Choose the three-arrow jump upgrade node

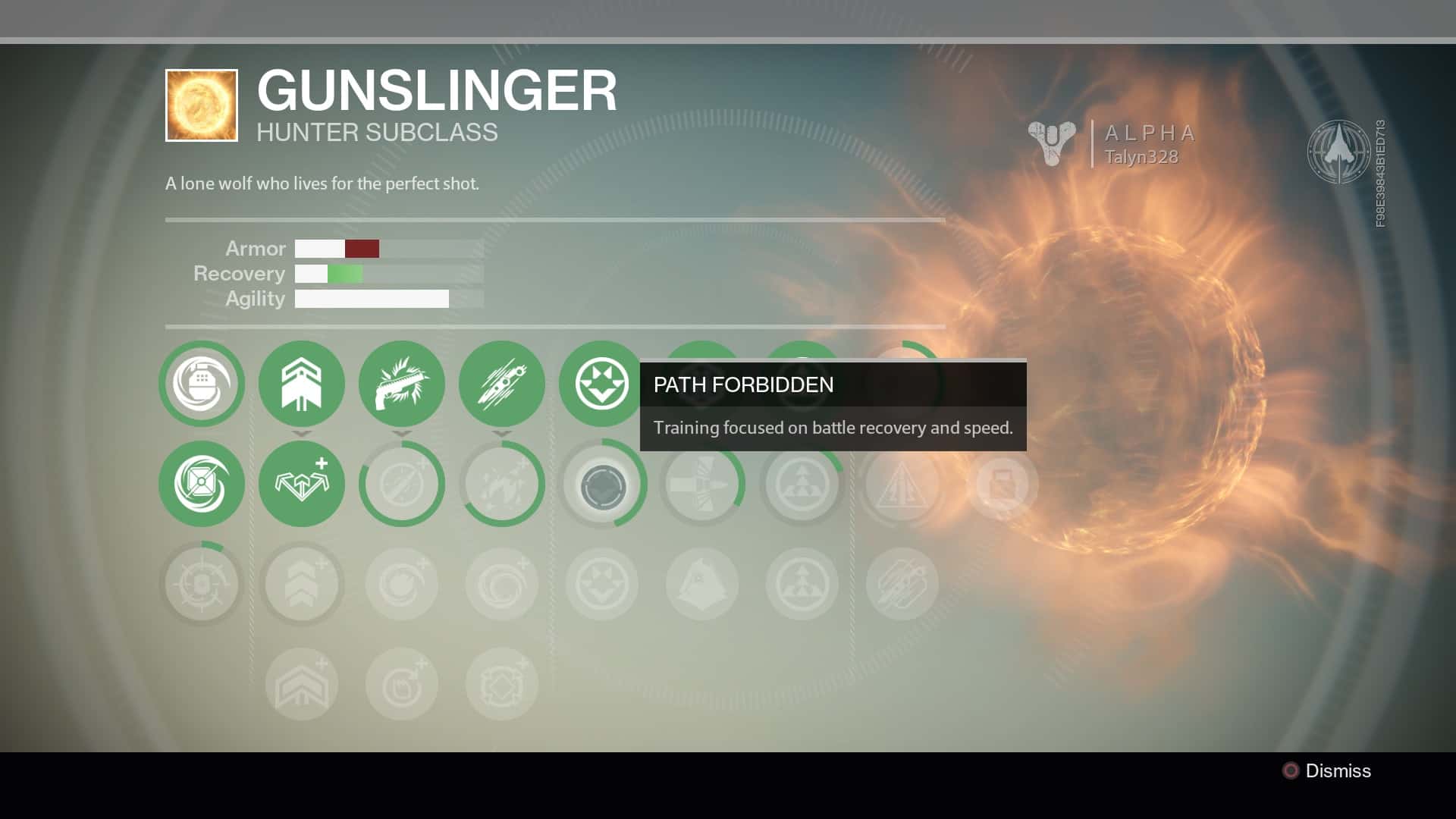point(302,484)
